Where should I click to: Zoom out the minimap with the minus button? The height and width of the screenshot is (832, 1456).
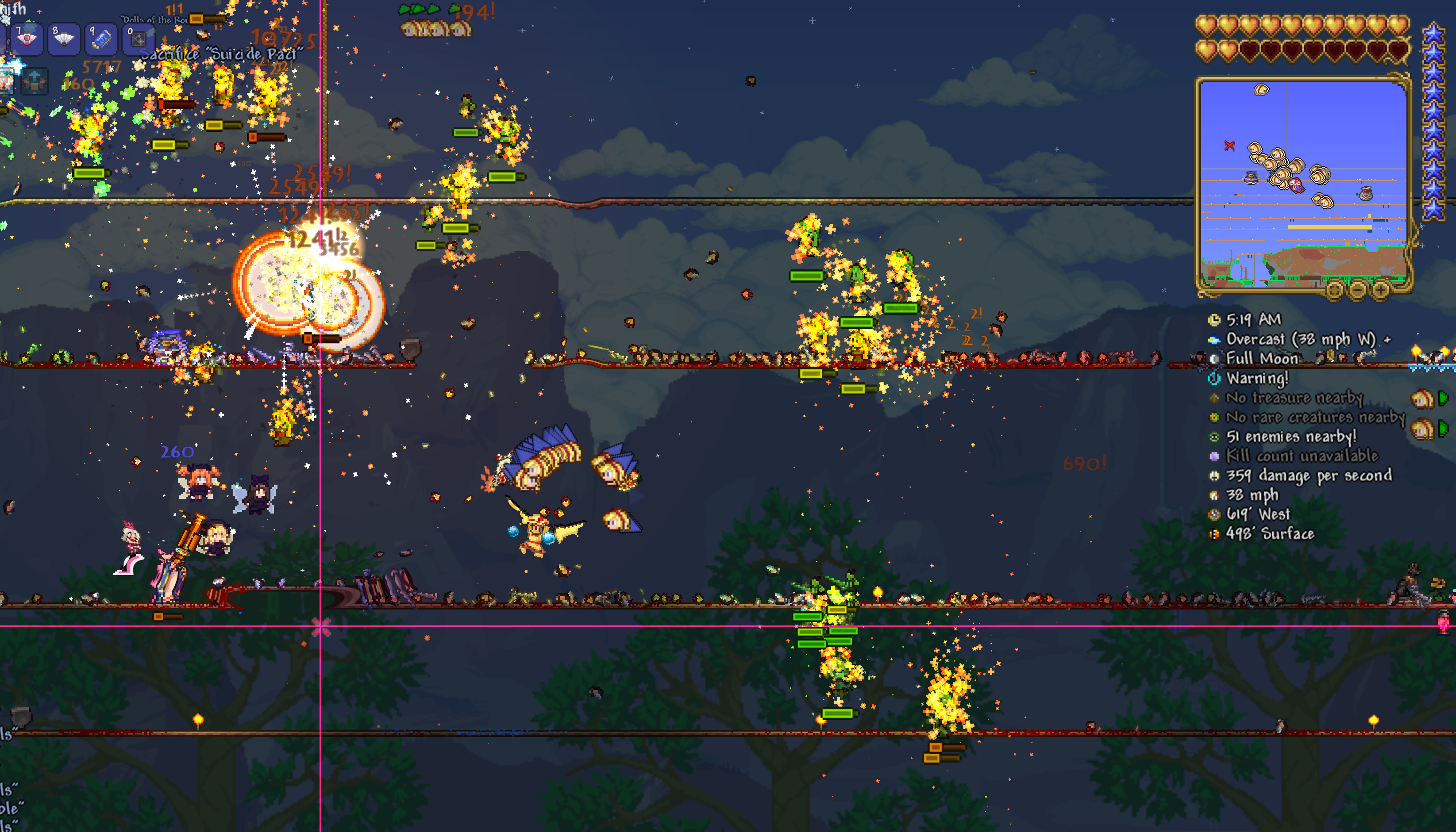[1358, 290]
